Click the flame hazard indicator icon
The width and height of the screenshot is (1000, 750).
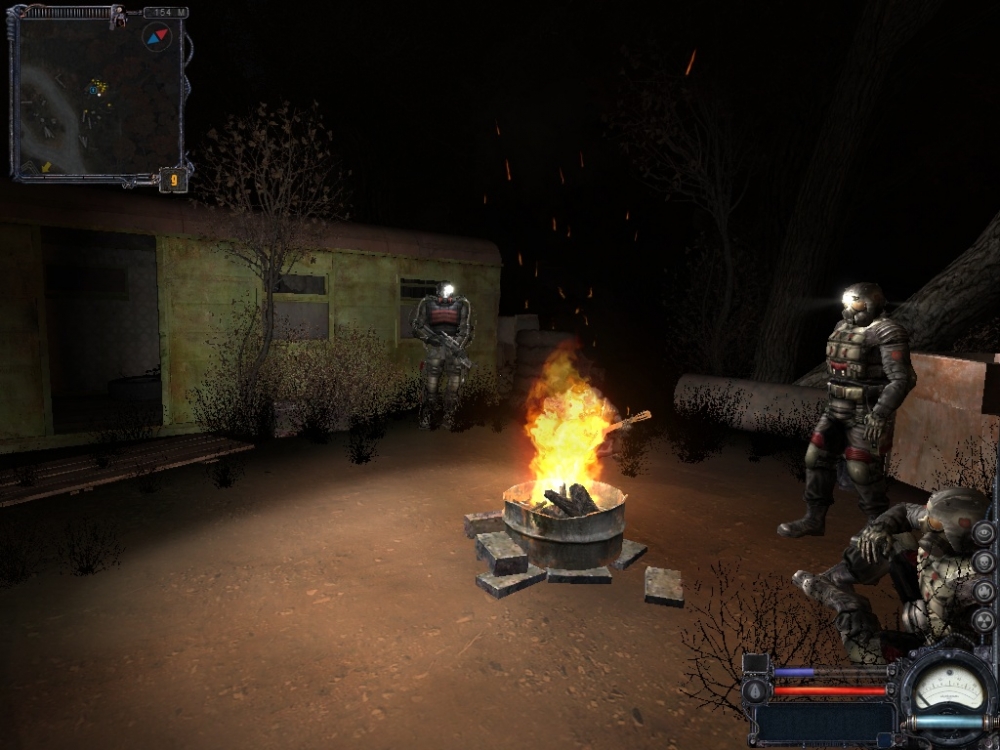pos(983,590)
